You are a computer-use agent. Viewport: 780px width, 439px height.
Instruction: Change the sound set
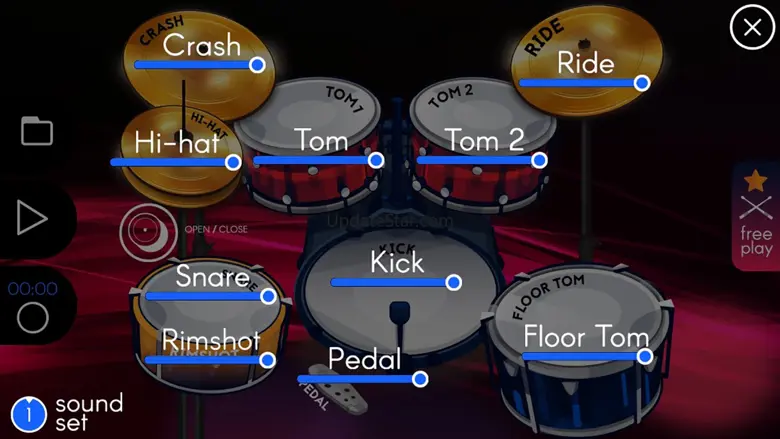30,413
